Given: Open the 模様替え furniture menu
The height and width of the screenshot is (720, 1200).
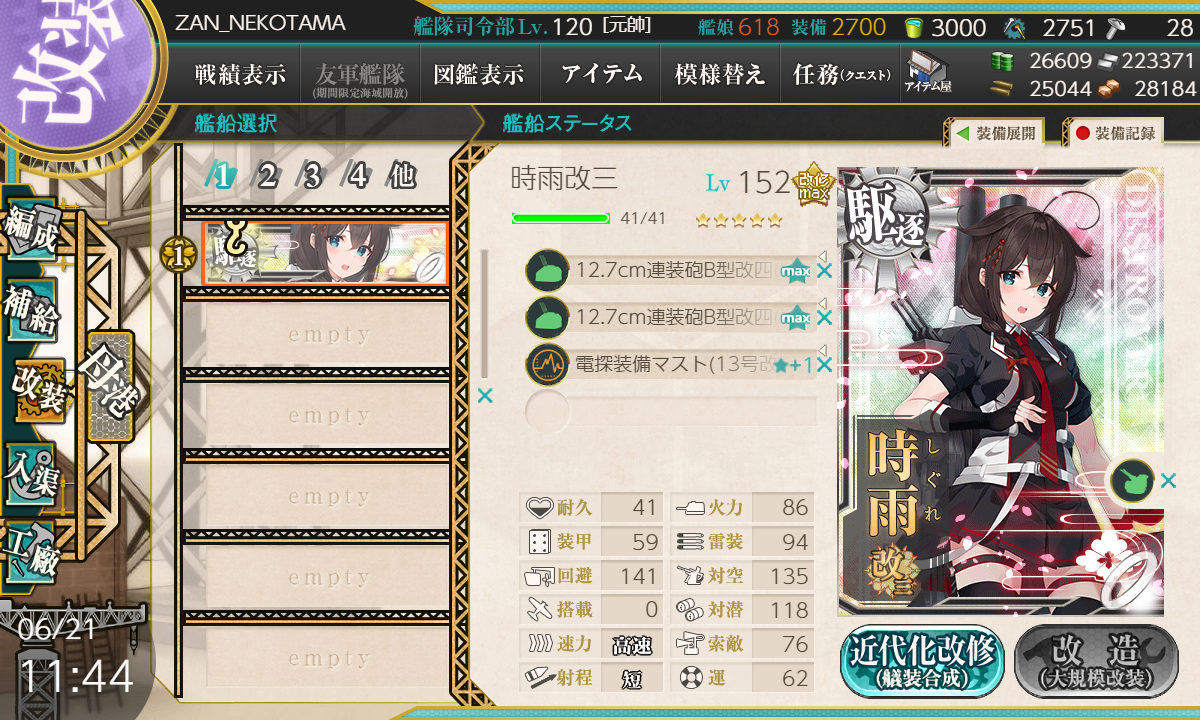Looking at the screenshot, I should coord(720,74).
